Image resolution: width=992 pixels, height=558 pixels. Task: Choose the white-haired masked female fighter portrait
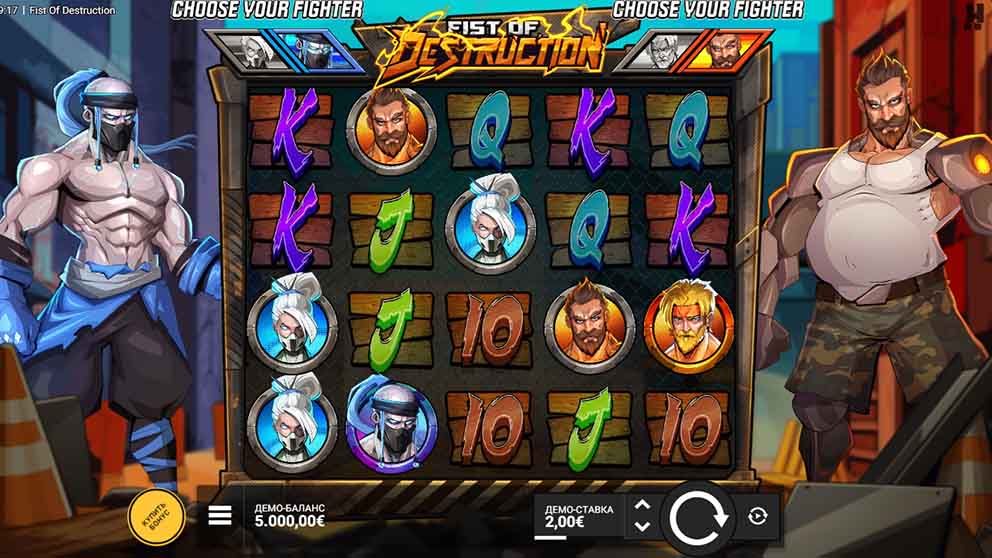point(248,50)
